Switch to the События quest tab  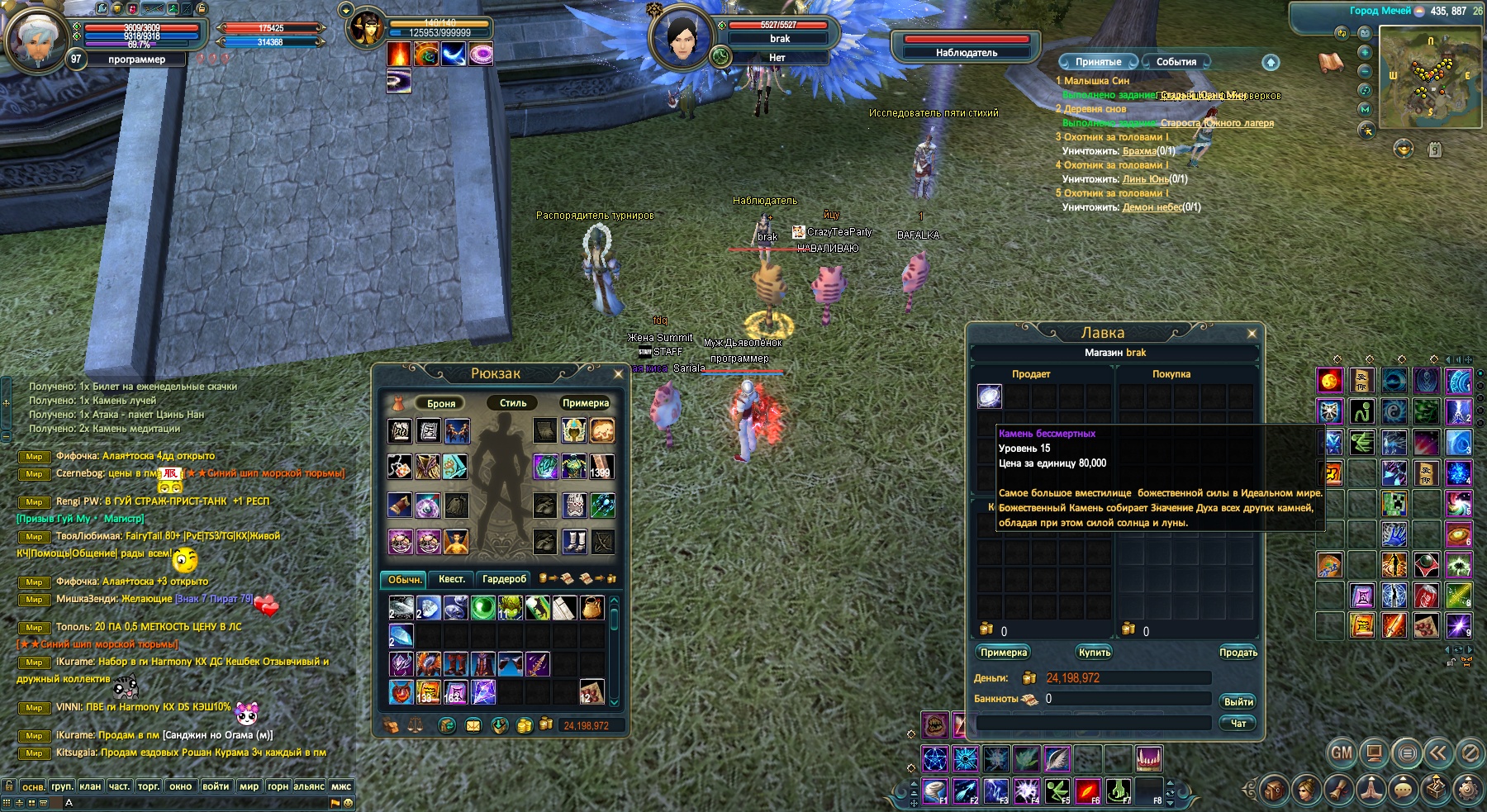[x=1176, y=62]
